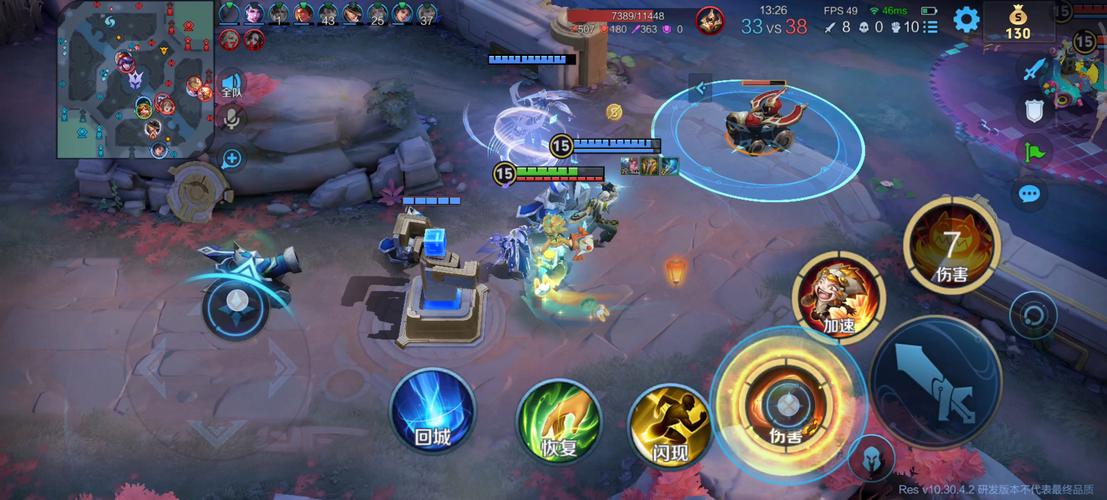The image size is (1107, 500).
Task: Open the blue chat bubble
Action: (1029, 194)
